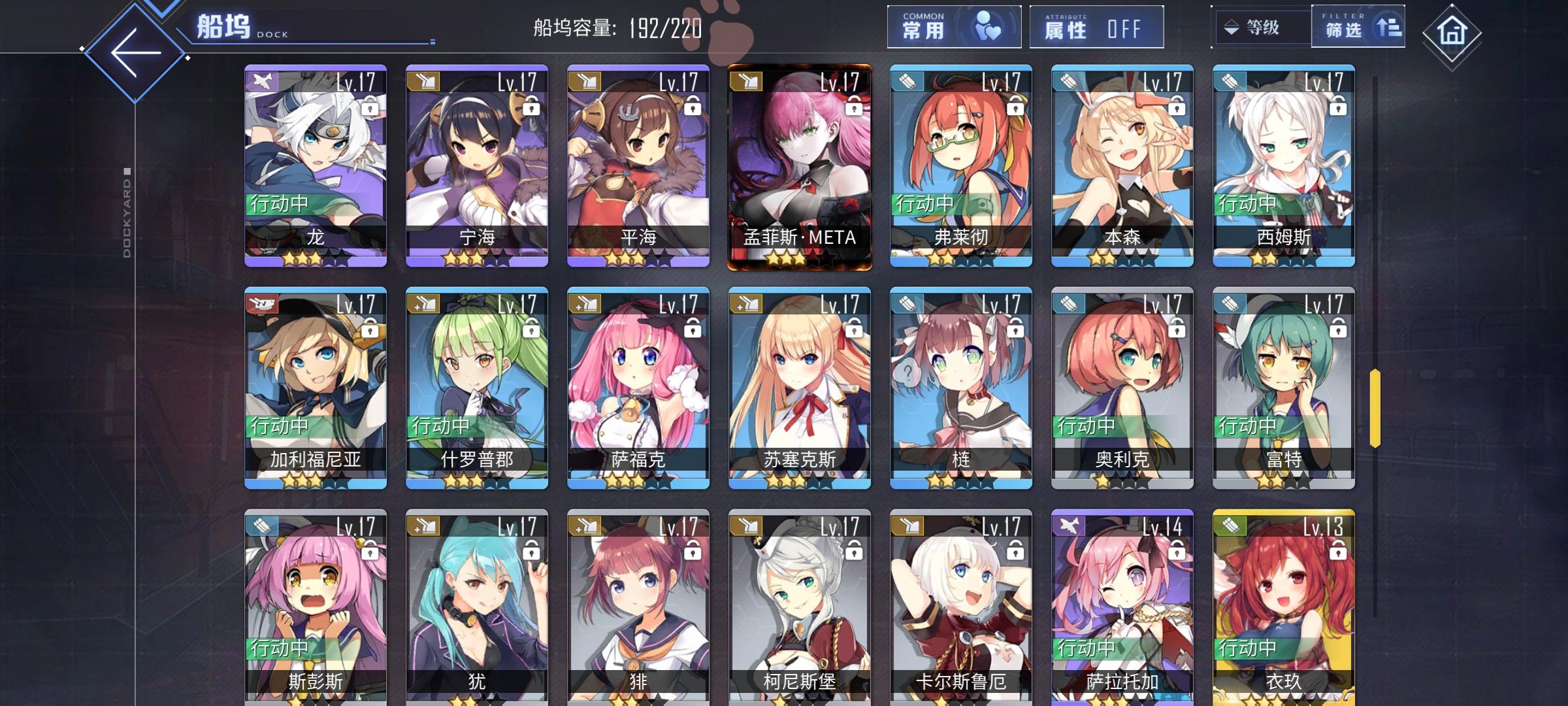Open the 等级 level sort dropdown
This screenshot has height=706, width=1568.
[x=1261, y=28]
